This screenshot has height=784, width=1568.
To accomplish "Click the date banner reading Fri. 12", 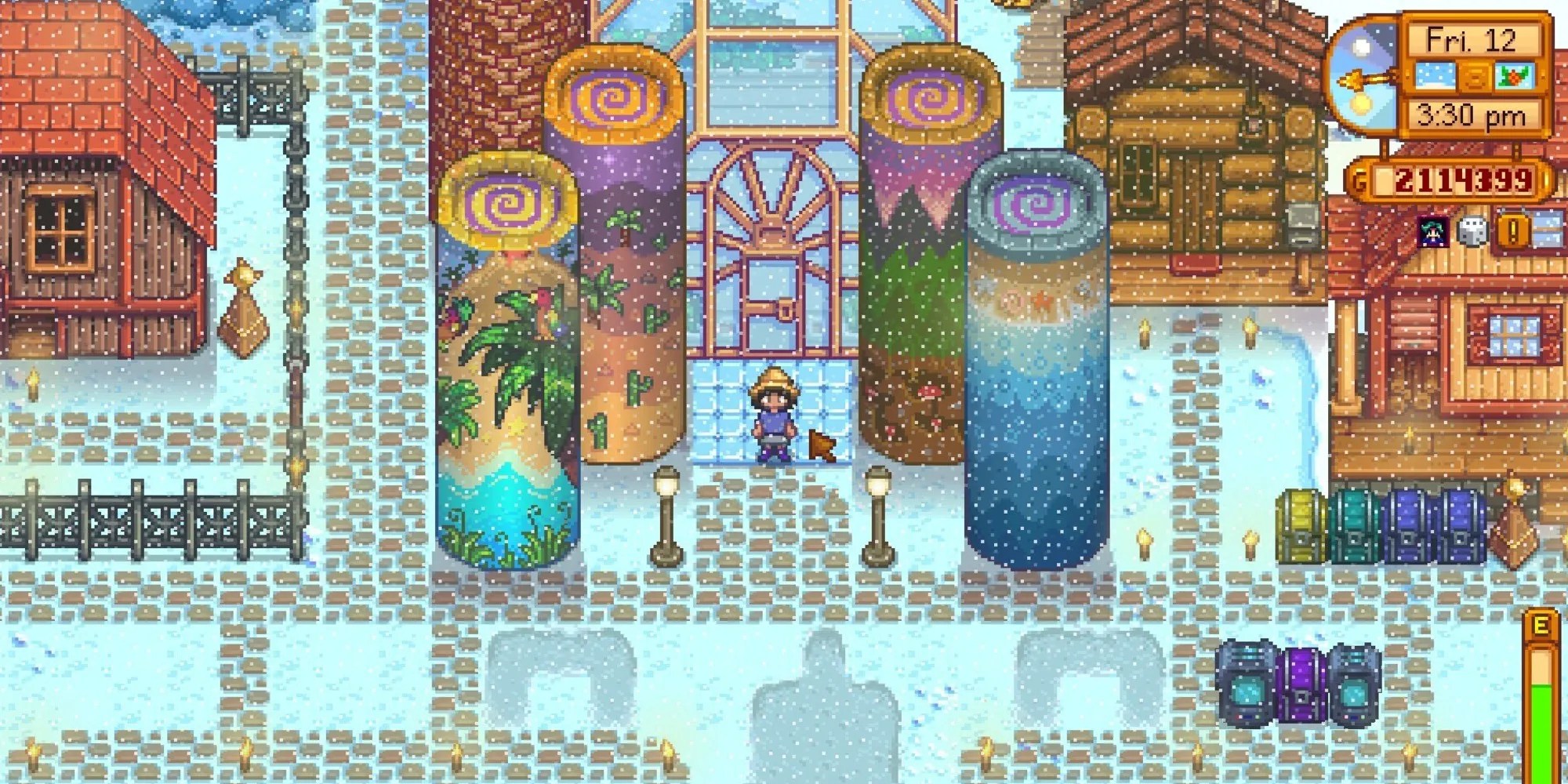I will point(1472,39).
